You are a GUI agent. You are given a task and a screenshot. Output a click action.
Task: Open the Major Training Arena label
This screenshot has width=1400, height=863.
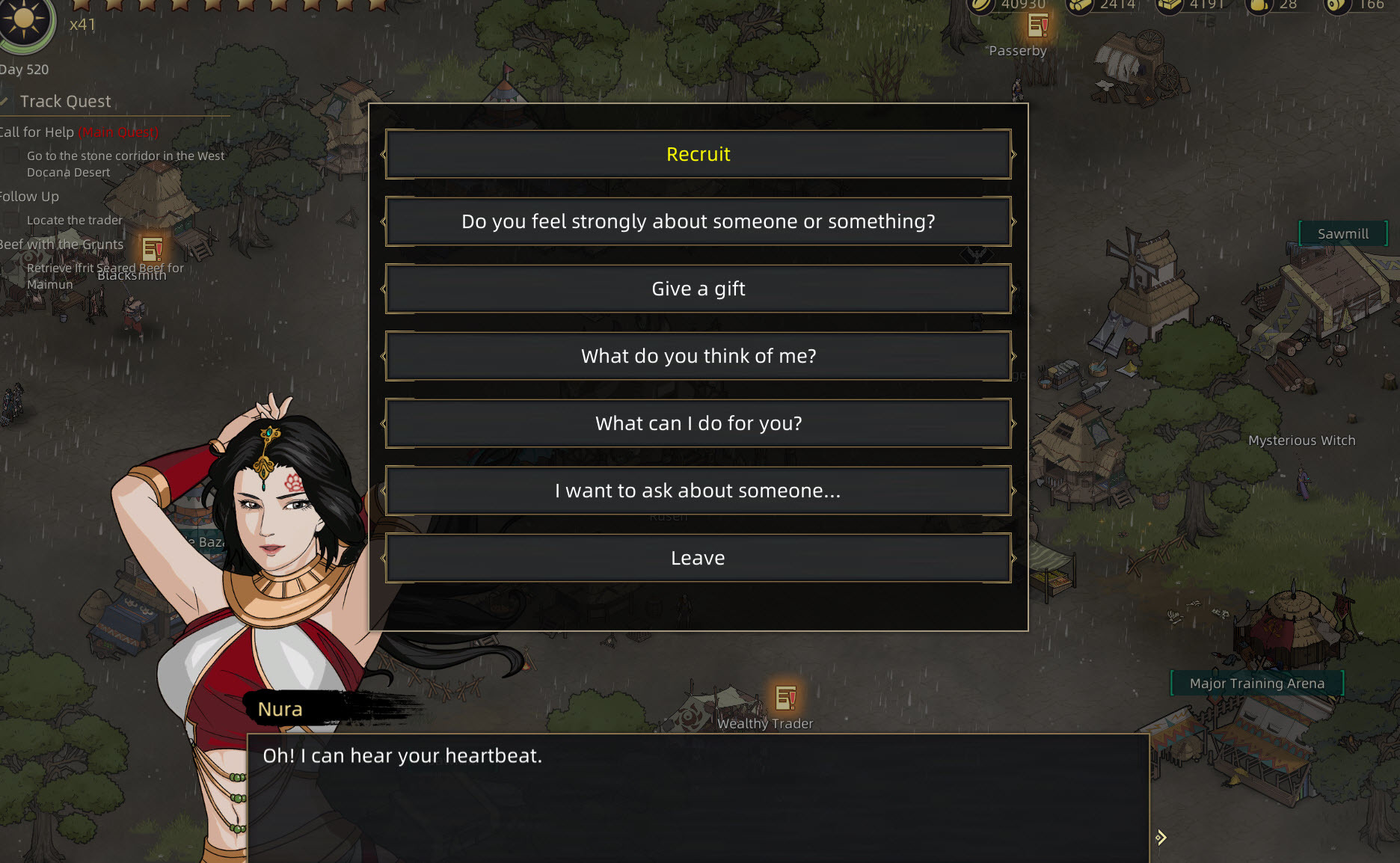(x=1256, y=684)
